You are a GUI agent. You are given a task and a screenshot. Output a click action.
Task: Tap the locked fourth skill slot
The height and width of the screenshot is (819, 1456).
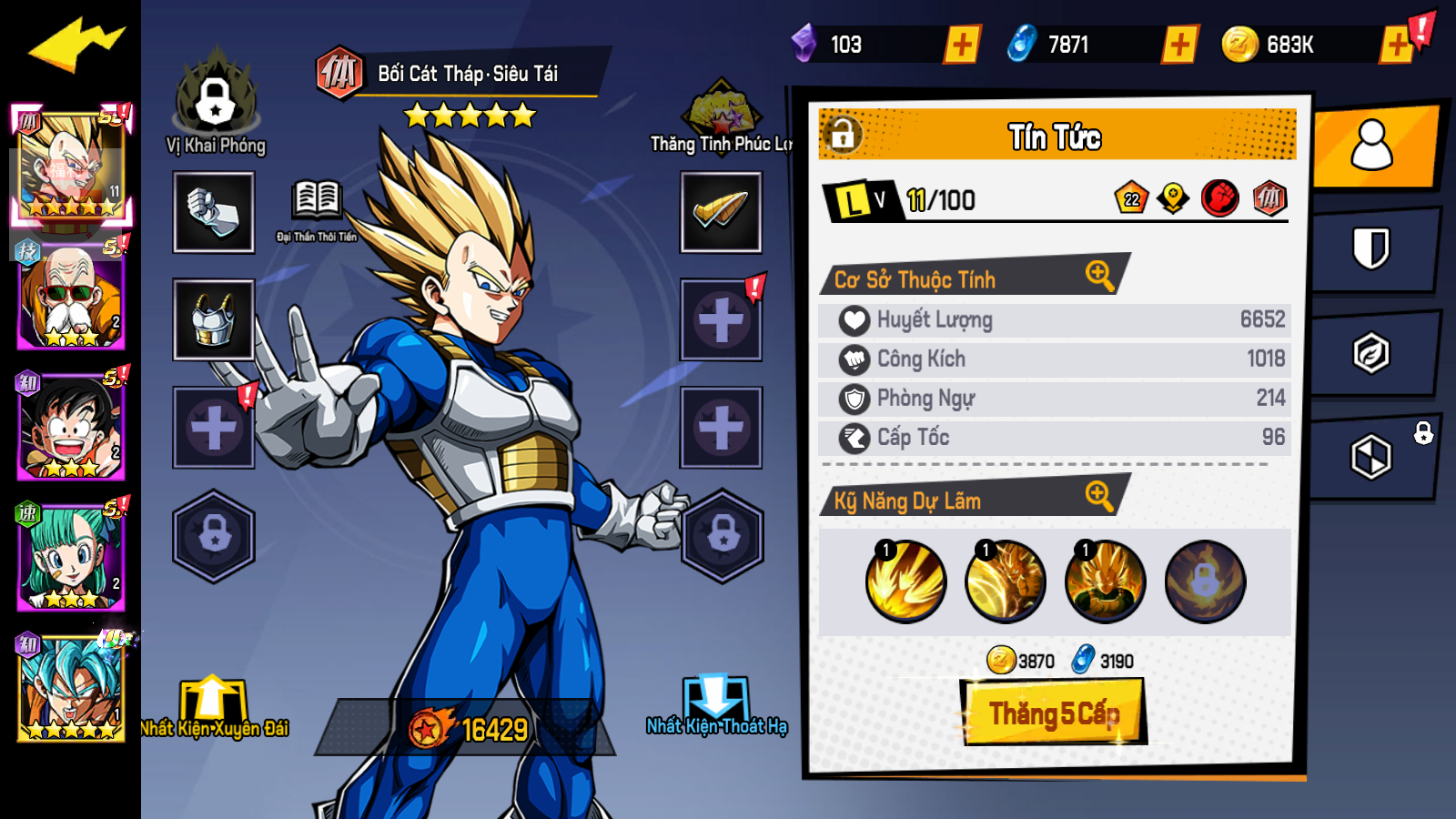coord(1205,580)
